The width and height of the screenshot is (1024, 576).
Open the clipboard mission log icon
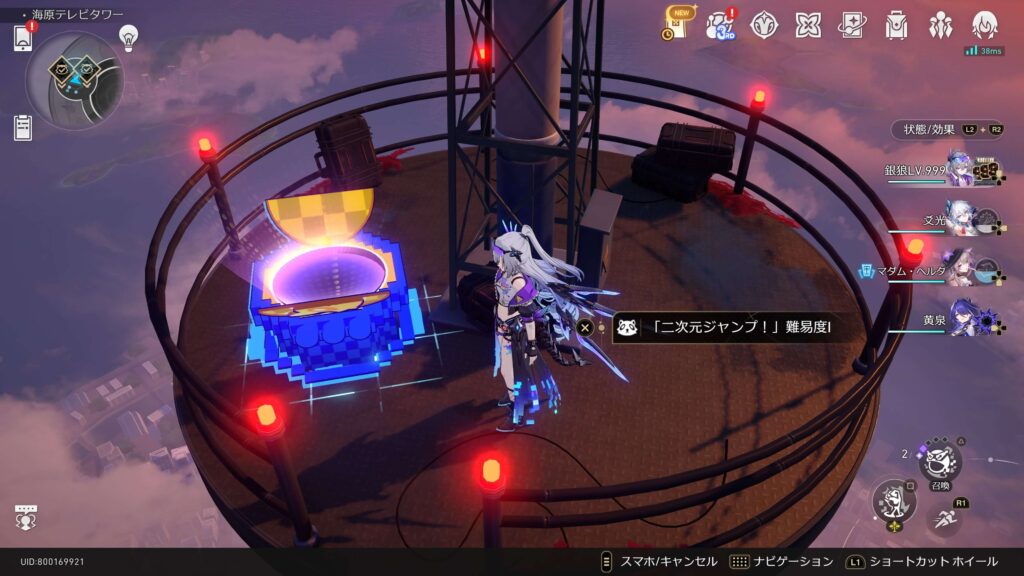[23, 127]
